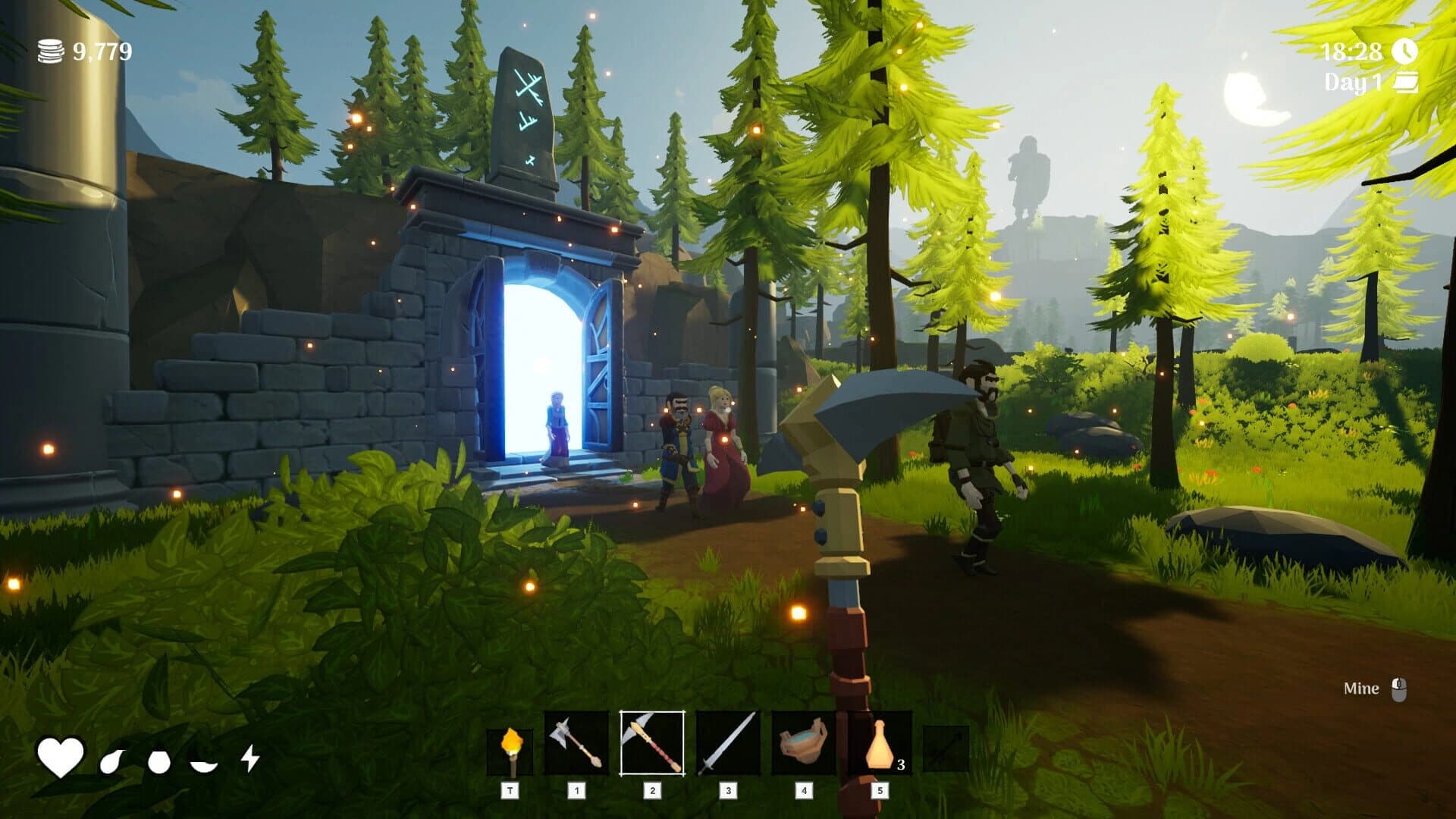
Task: Click the lightning stamina icon
Action: pyautogui.click(x=250, y=756)
